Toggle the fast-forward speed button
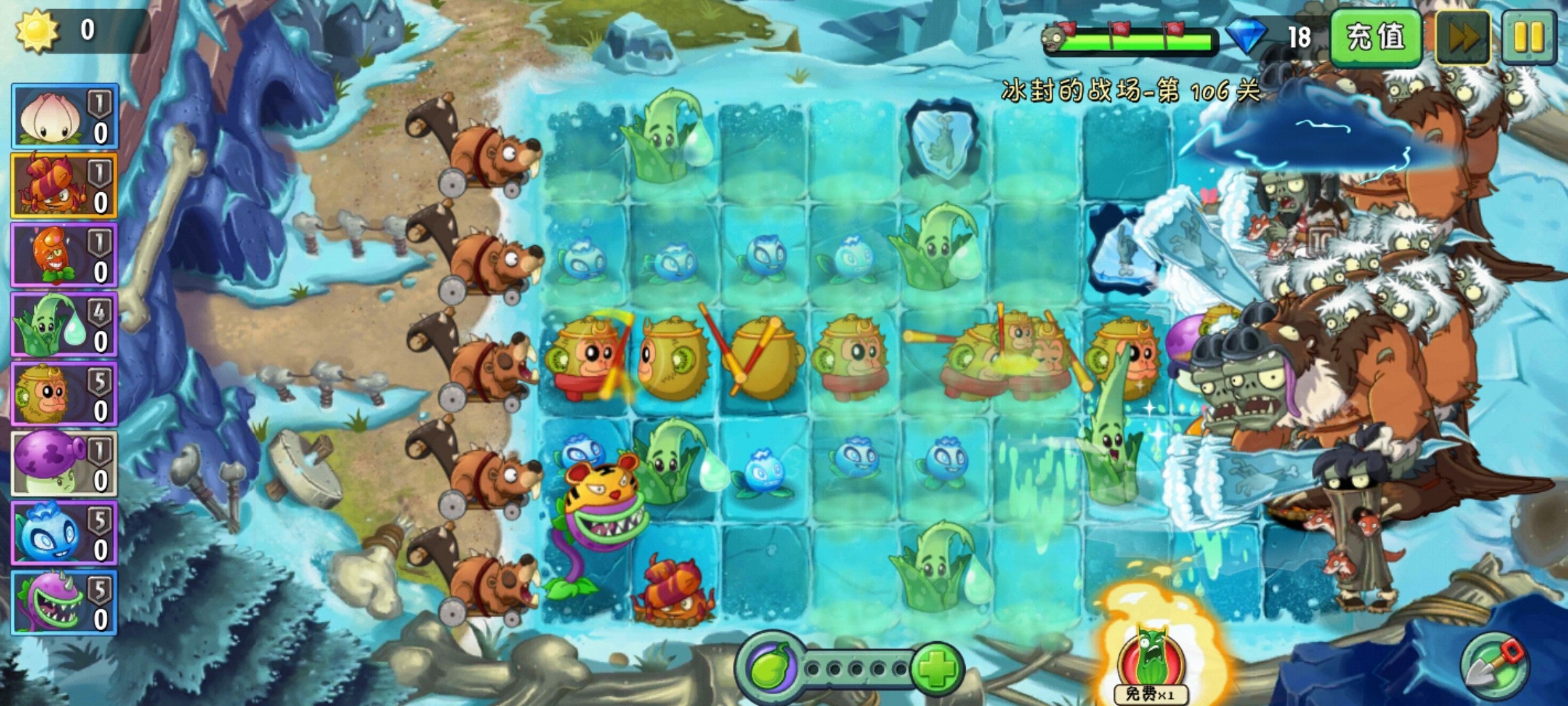This screenshot has width=1568, height=706. point(1463,37)
